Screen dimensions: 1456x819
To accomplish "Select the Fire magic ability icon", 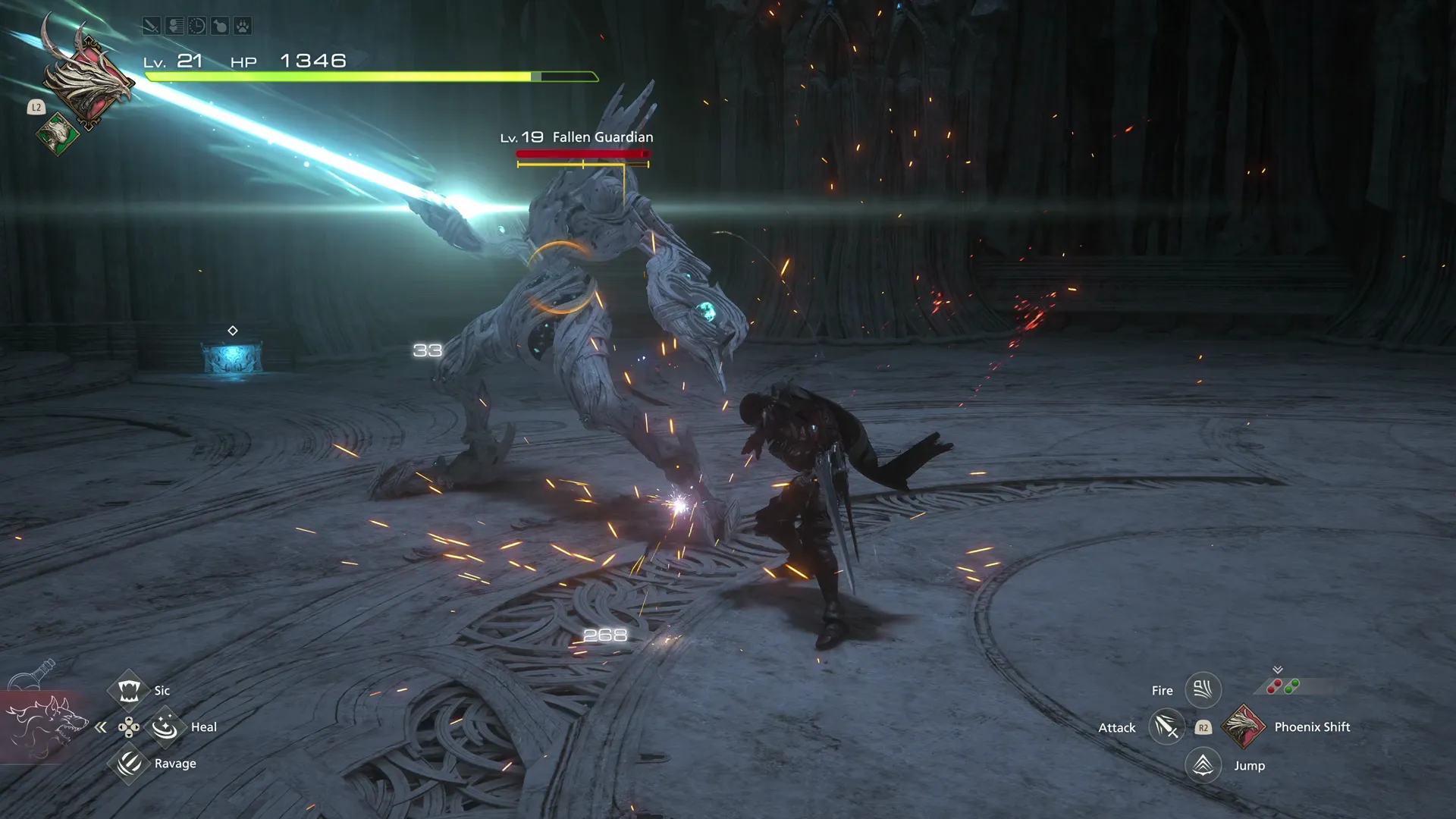I will [x=1203, y=690].
